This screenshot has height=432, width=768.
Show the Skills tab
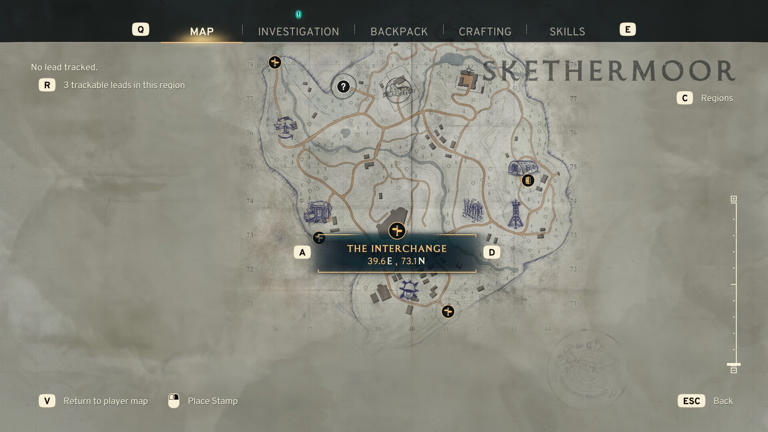pyautogui.click(x=567, y=31)
